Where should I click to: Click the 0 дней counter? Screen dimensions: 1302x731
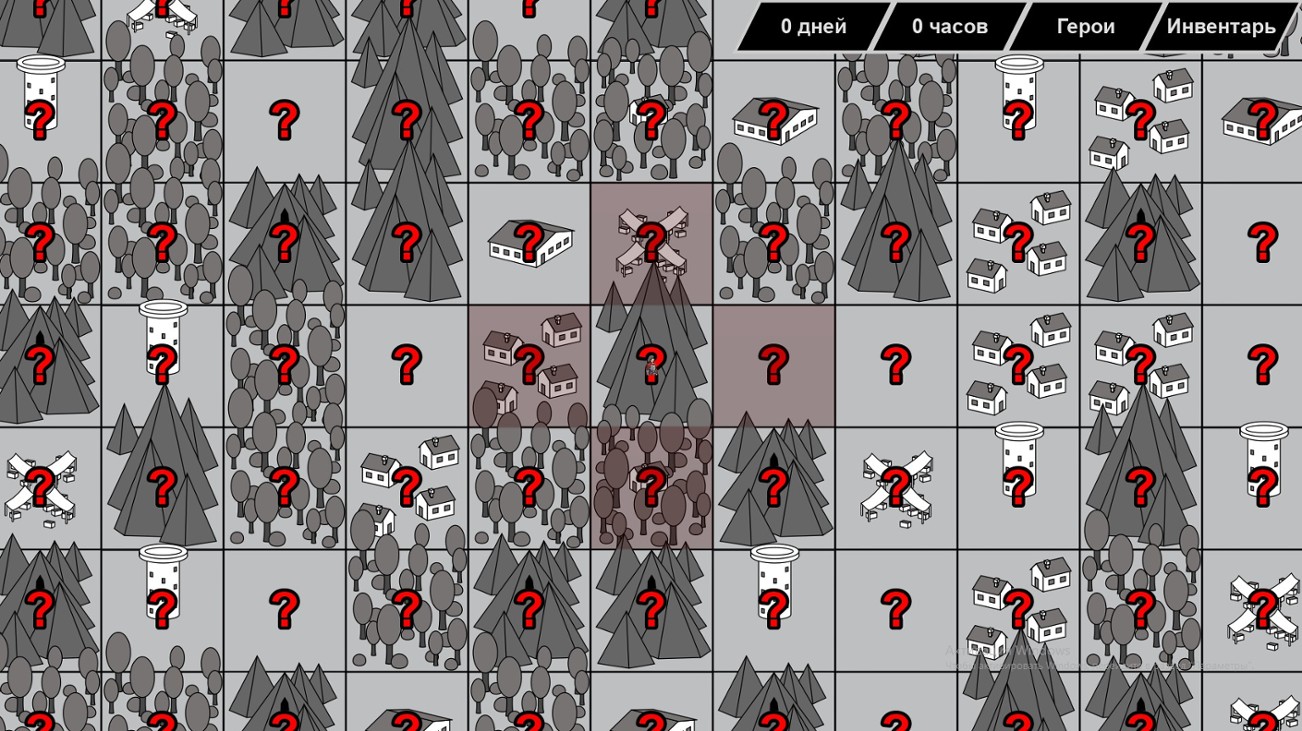pos(816,27)
